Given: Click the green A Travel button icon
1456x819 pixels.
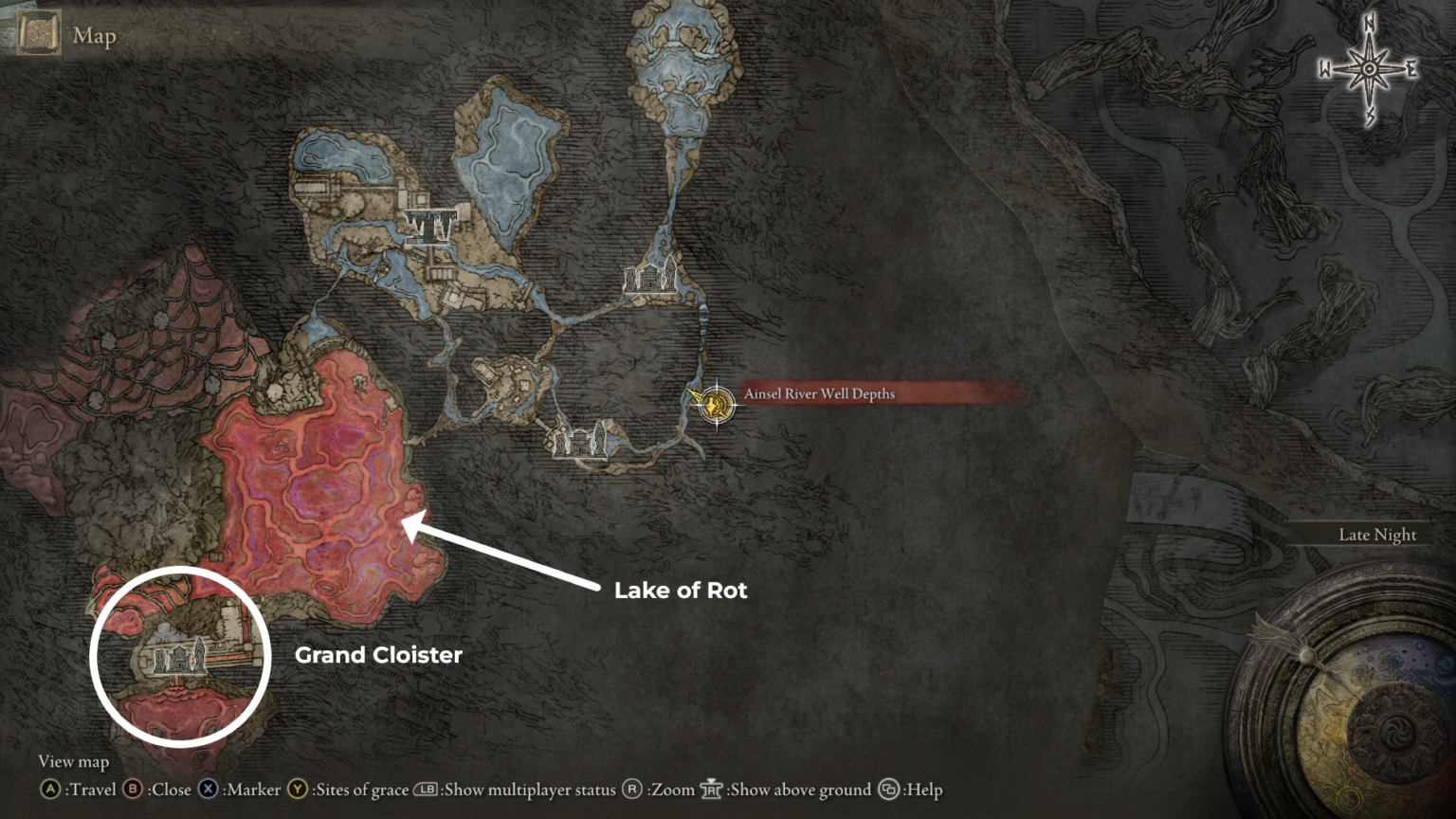Looking at the screenshot, I should coord(48,789).
